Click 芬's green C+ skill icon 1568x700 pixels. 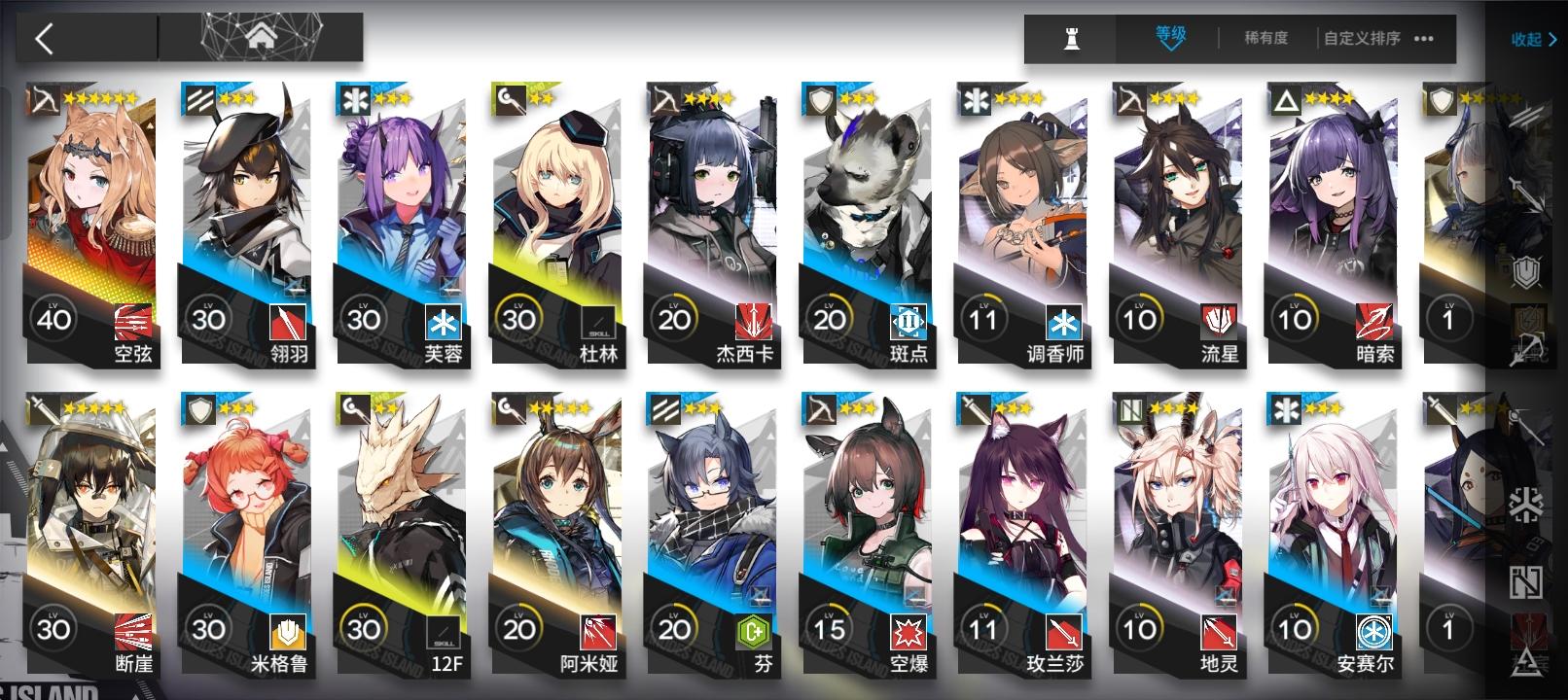752,630
